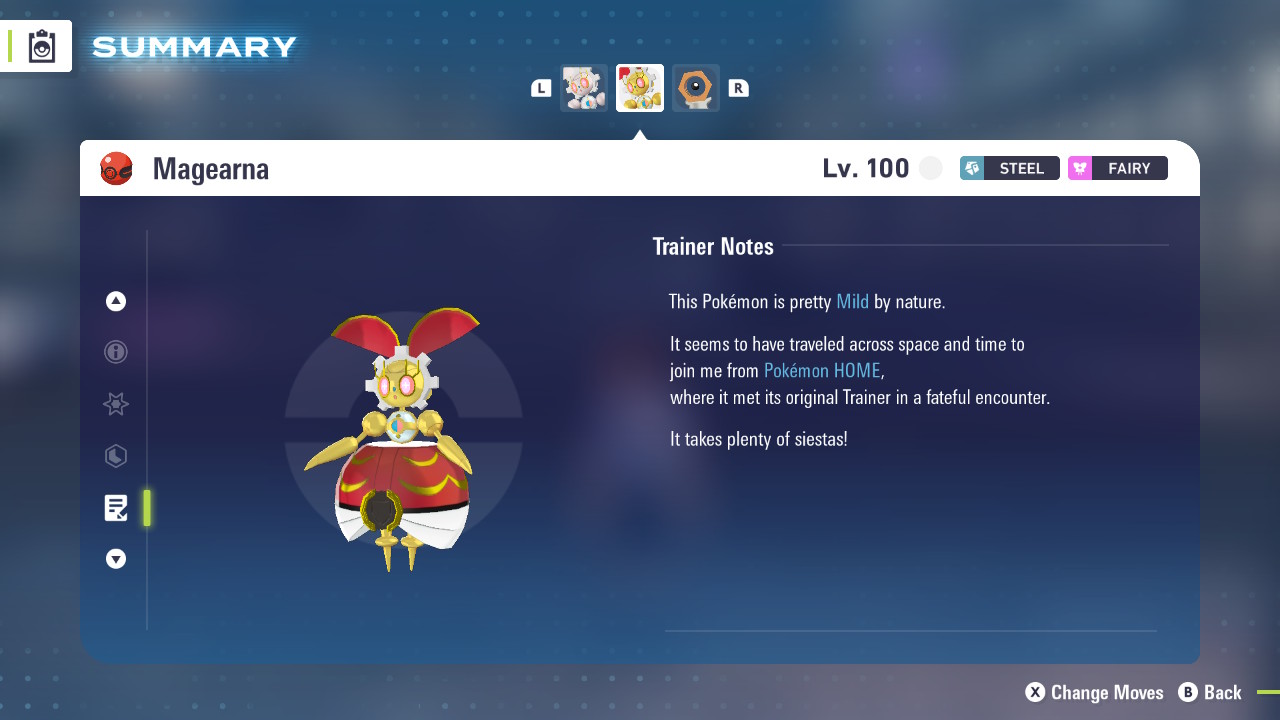1280x720 pixels.
Task: Click the white circle next to Lv. 100
Action: point(930,168)
